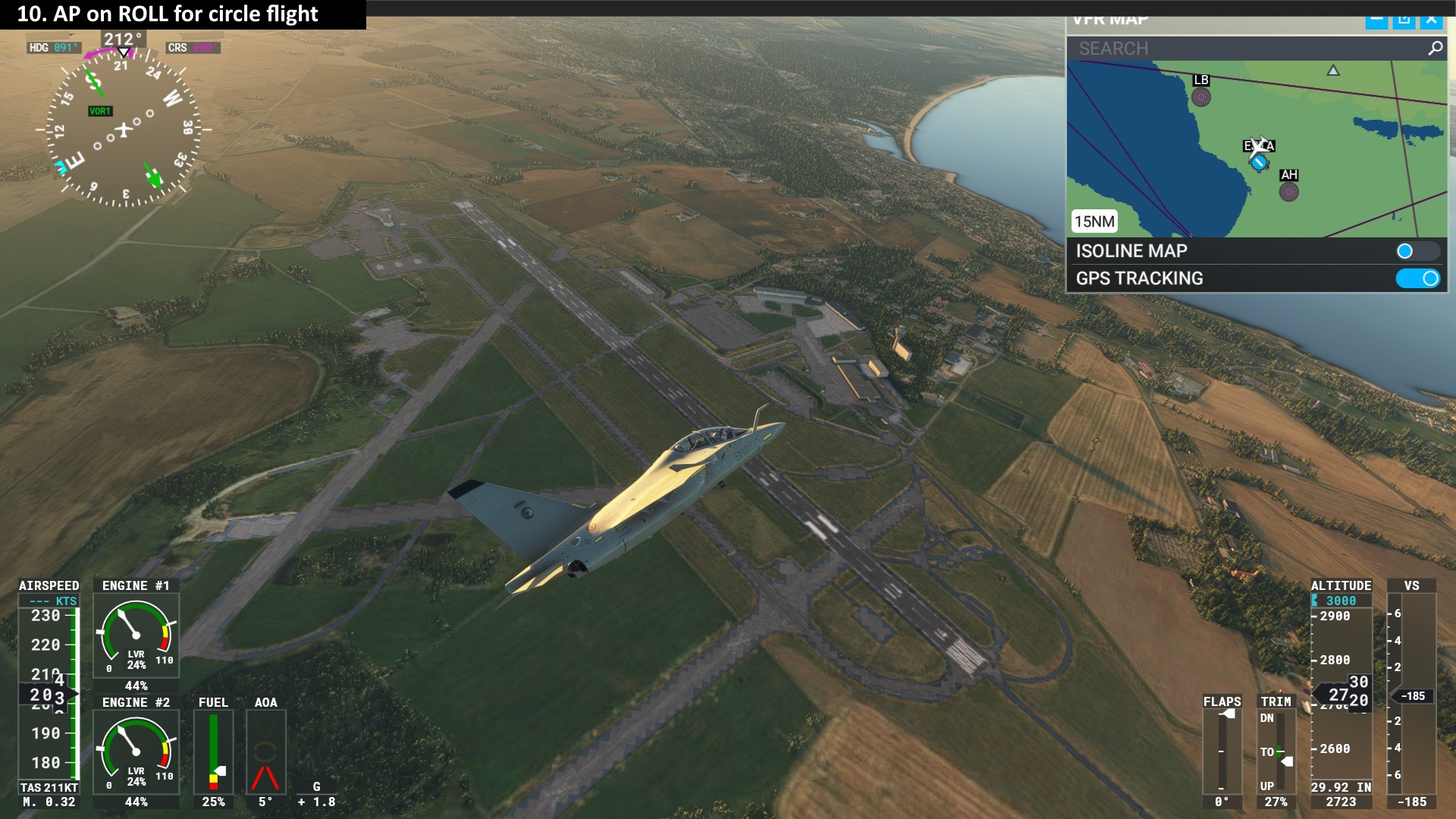
Task: Select the triangle waypoint marker on map
Action: (1333, 71)
